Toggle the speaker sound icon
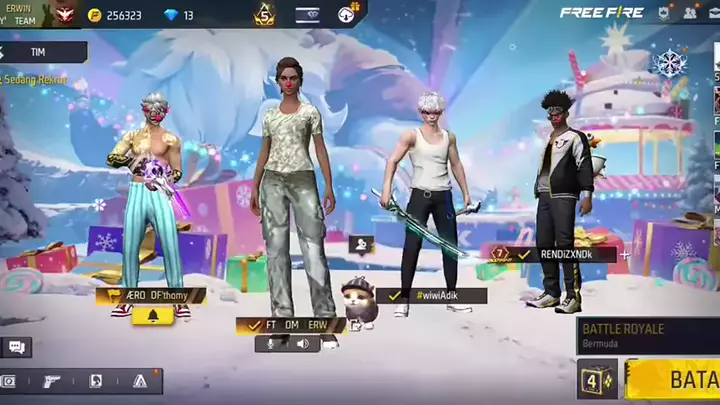The width and height of the screenshot is (720, 405). click(302, 343)
